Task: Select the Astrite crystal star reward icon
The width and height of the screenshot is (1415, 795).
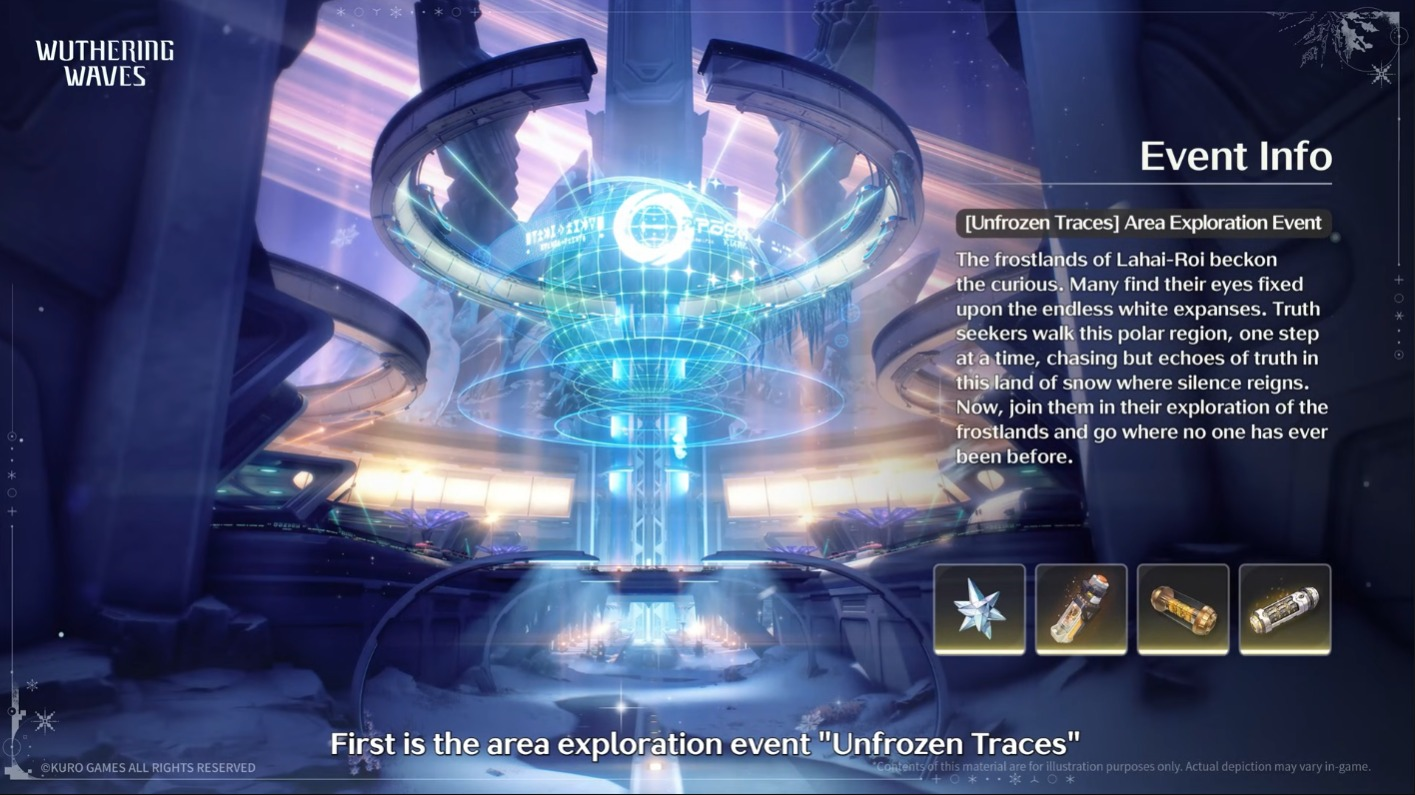Action: pyautogui.click(x=979, y=609)
